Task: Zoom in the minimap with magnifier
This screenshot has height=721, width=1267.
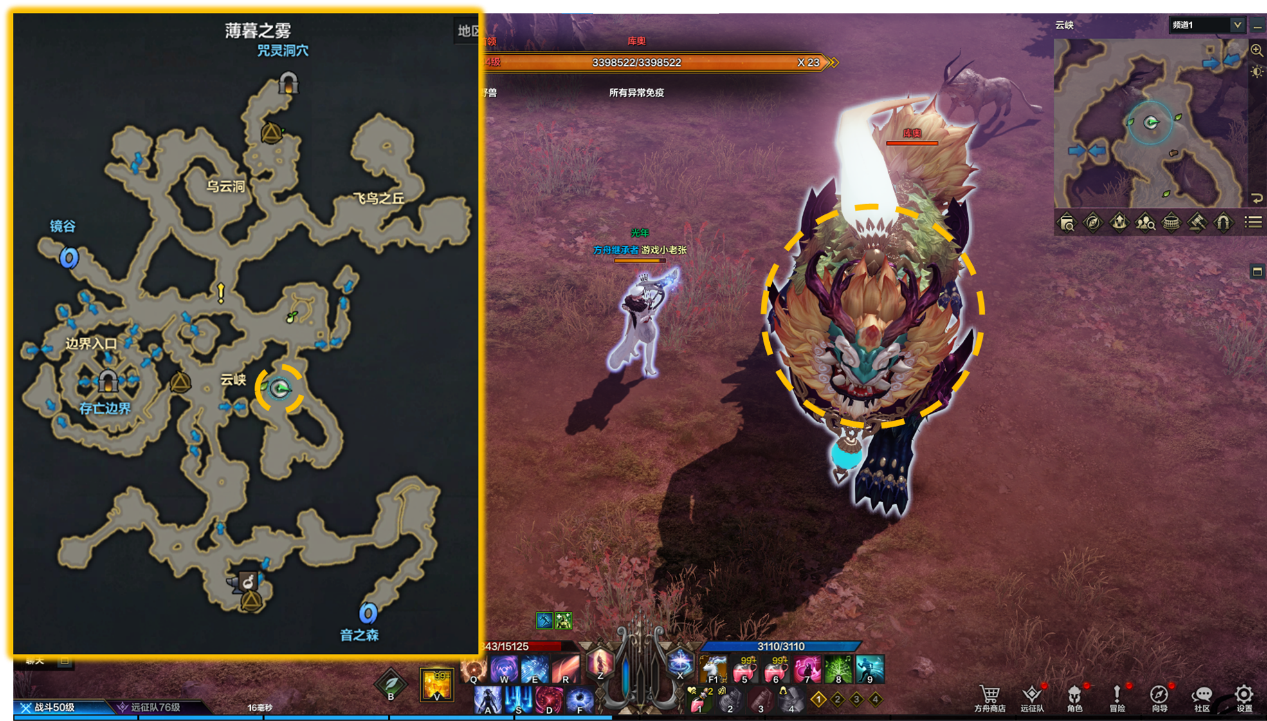Action: 1257,50
